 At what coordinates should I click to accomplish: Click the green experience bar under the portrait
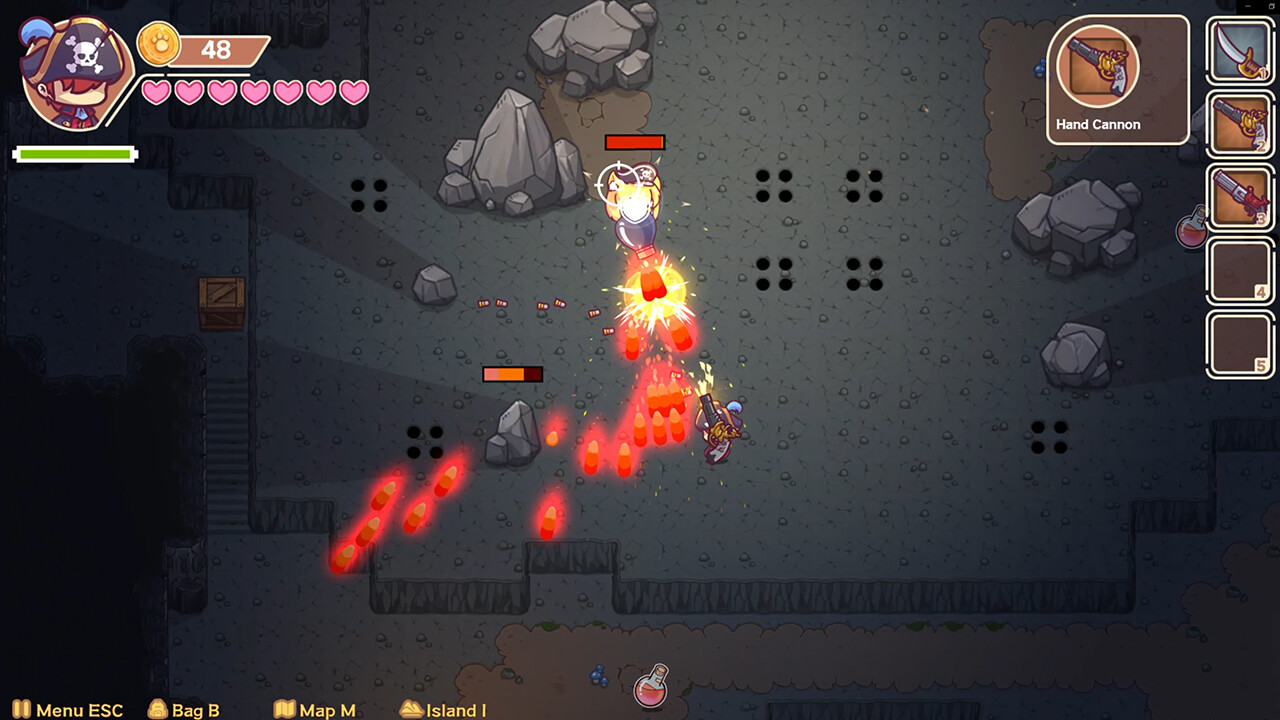pyautogui.click(x=75, y=154)
